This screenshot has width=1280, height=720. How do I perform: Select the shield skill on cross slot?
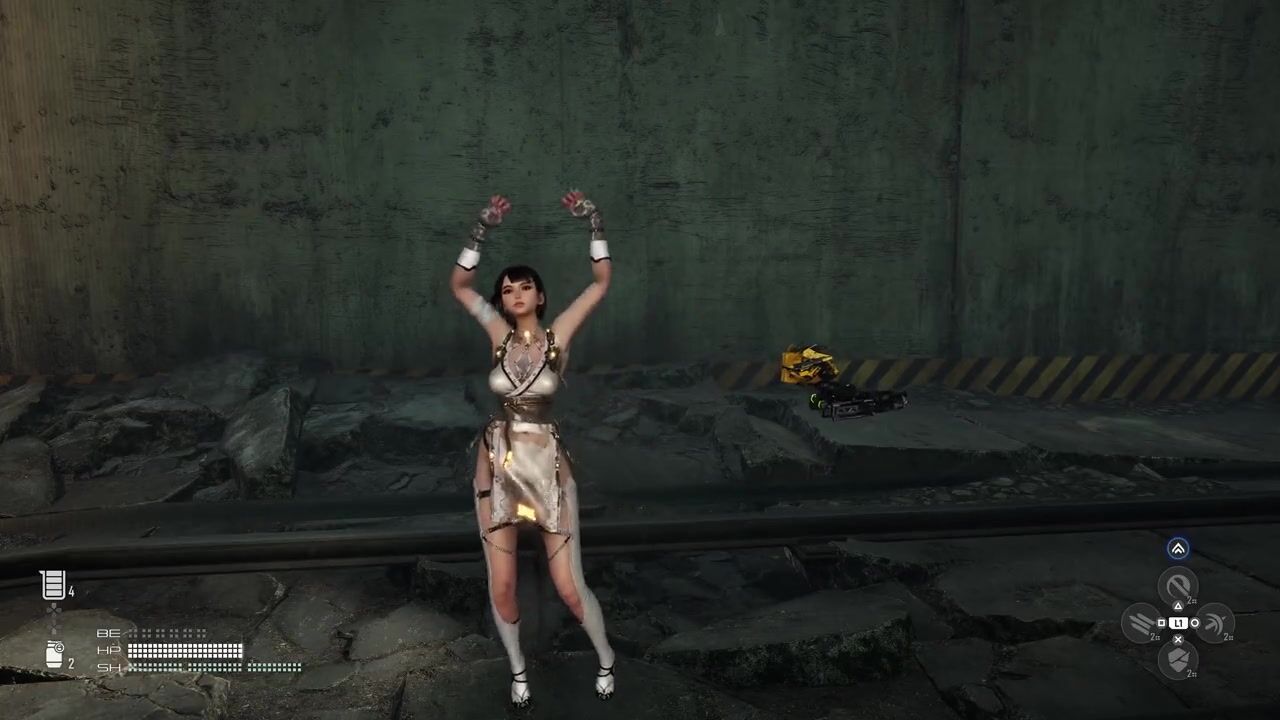click(1178, 659)
